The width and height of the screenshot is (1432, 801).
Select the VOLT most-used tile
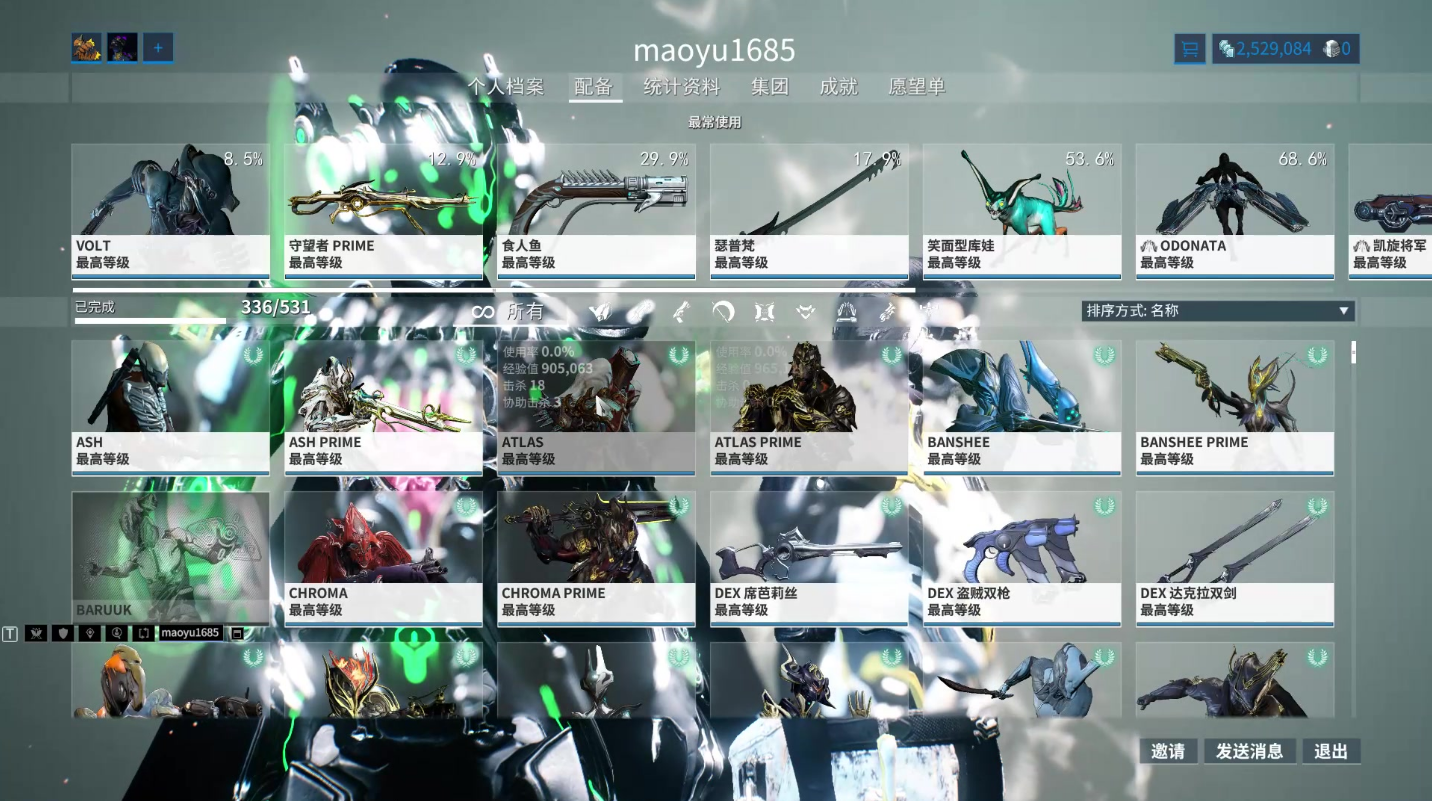click(x=170, y=211)
